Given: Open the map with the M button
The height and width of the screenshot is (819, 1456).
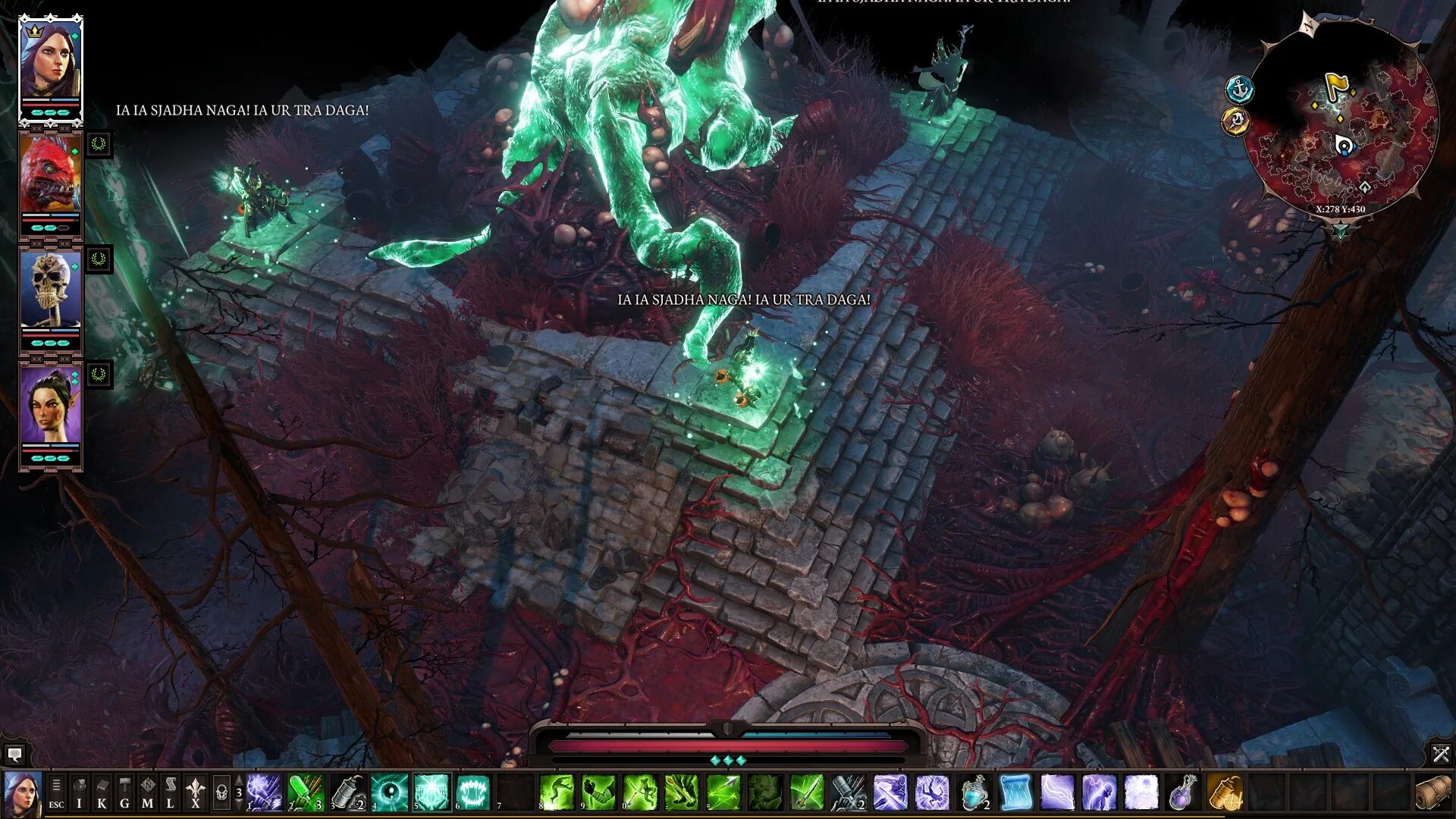Looking at the screenshot, I should coord(148,793).
